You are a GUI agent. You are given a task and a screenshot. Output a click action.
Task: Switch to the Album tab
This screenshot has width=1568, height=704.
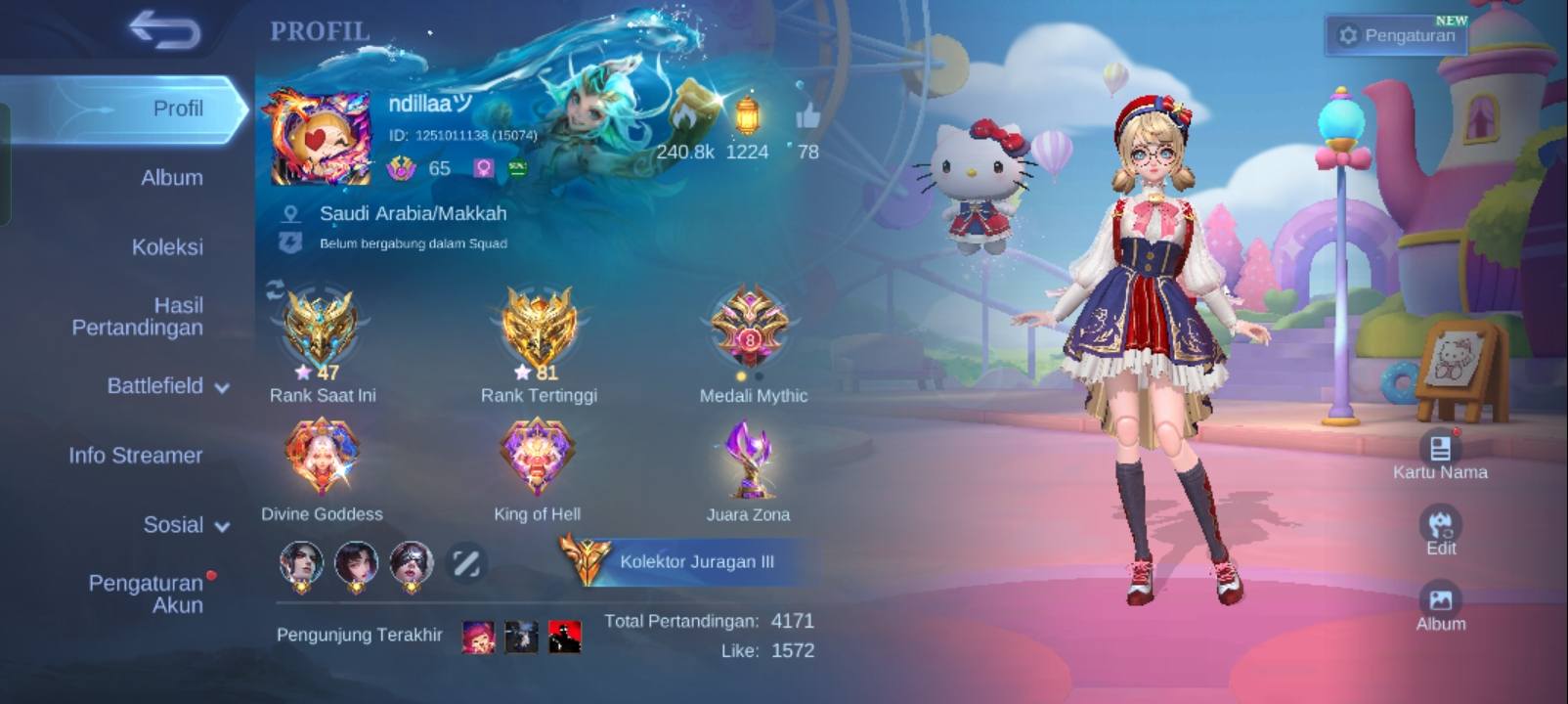(171, 178)
